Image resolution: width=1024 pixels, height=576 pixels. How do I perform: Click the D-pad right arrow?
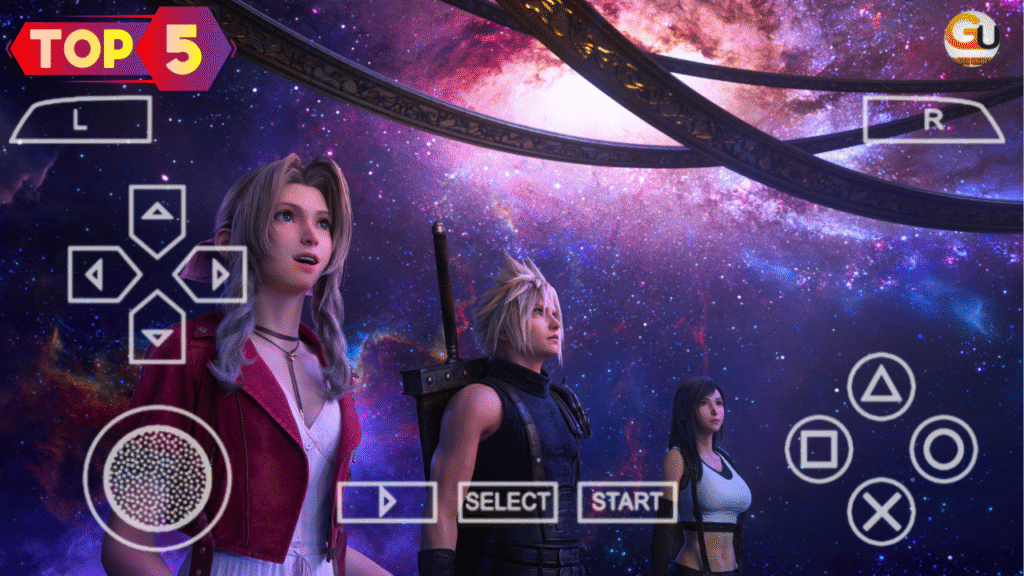click(x=214, y=275)
